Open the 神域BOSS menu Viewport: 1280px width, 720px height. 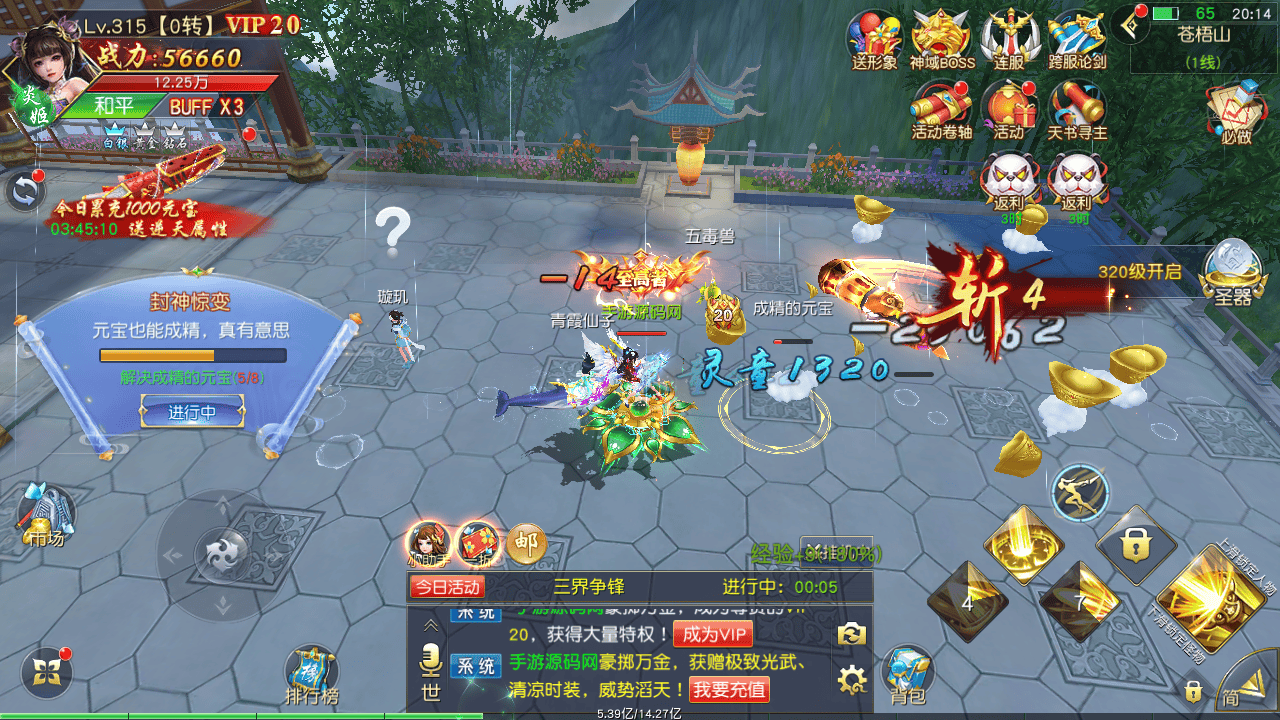tap(941, 38)
